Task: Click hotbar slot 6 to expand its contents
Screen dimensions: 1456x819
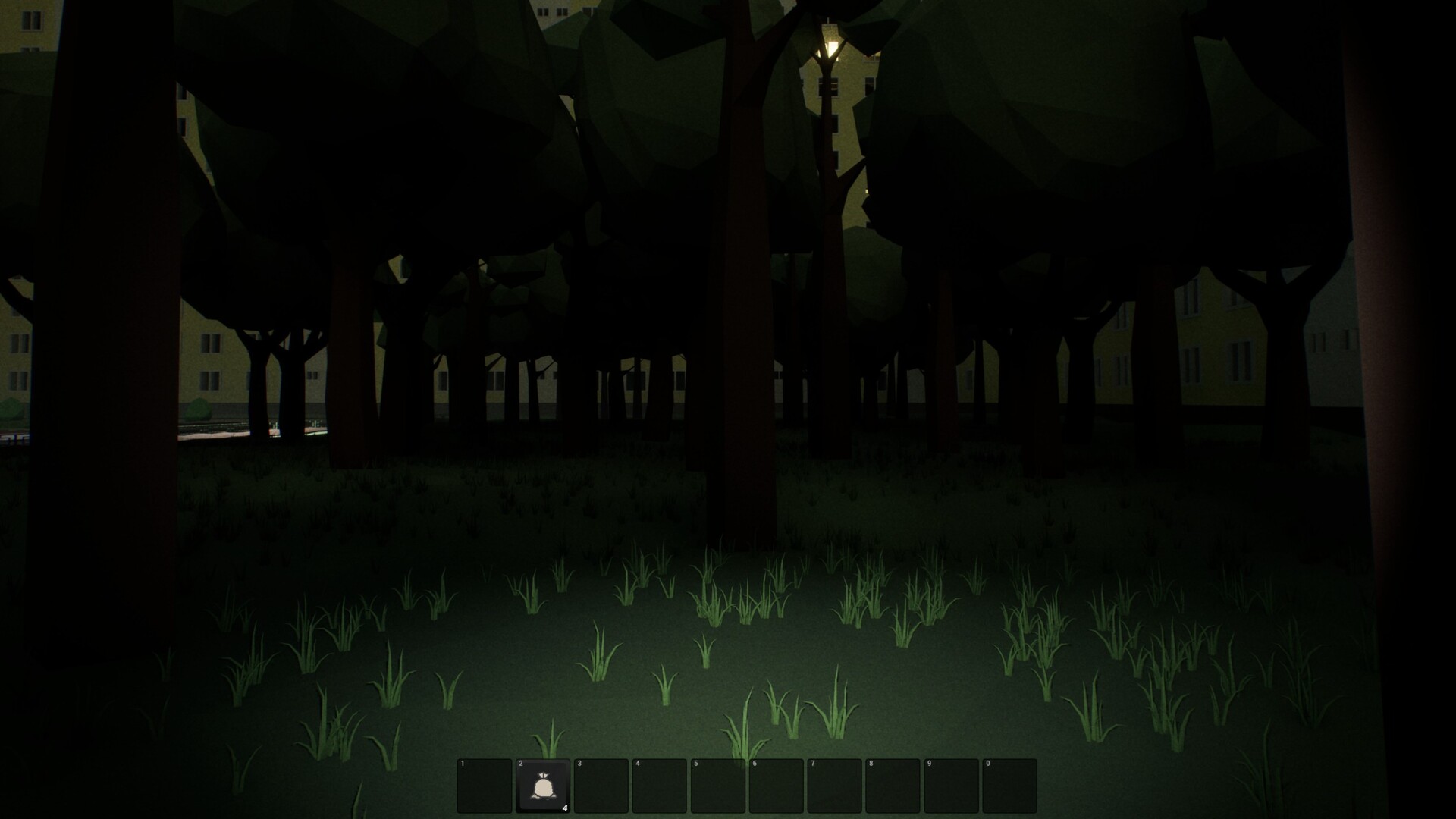Action: point(777,786)
